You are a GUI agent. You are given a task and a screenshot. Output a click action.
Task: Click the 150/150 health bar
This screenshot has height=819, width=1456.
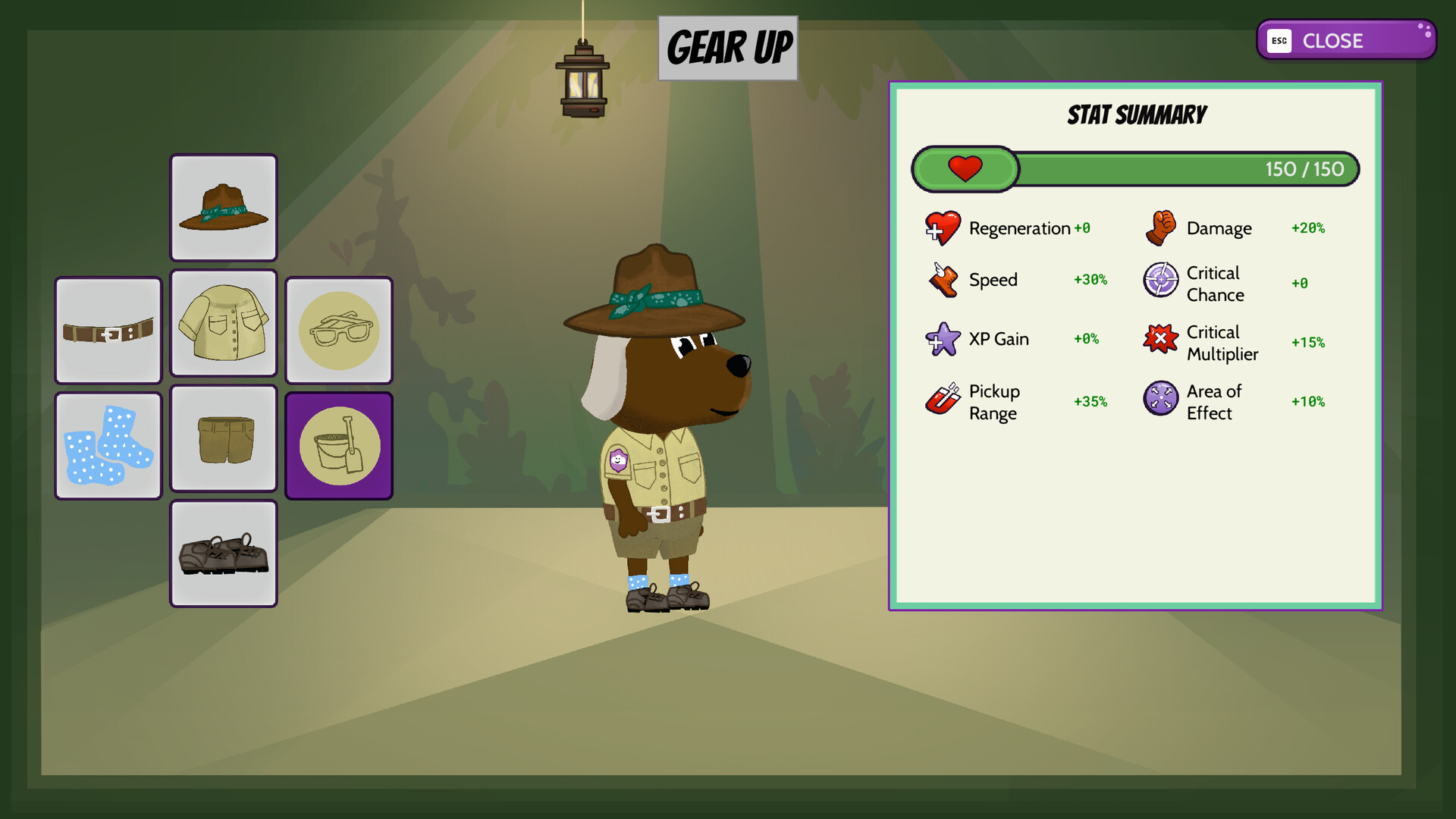pyautogui.click(x=1135, y=168)
